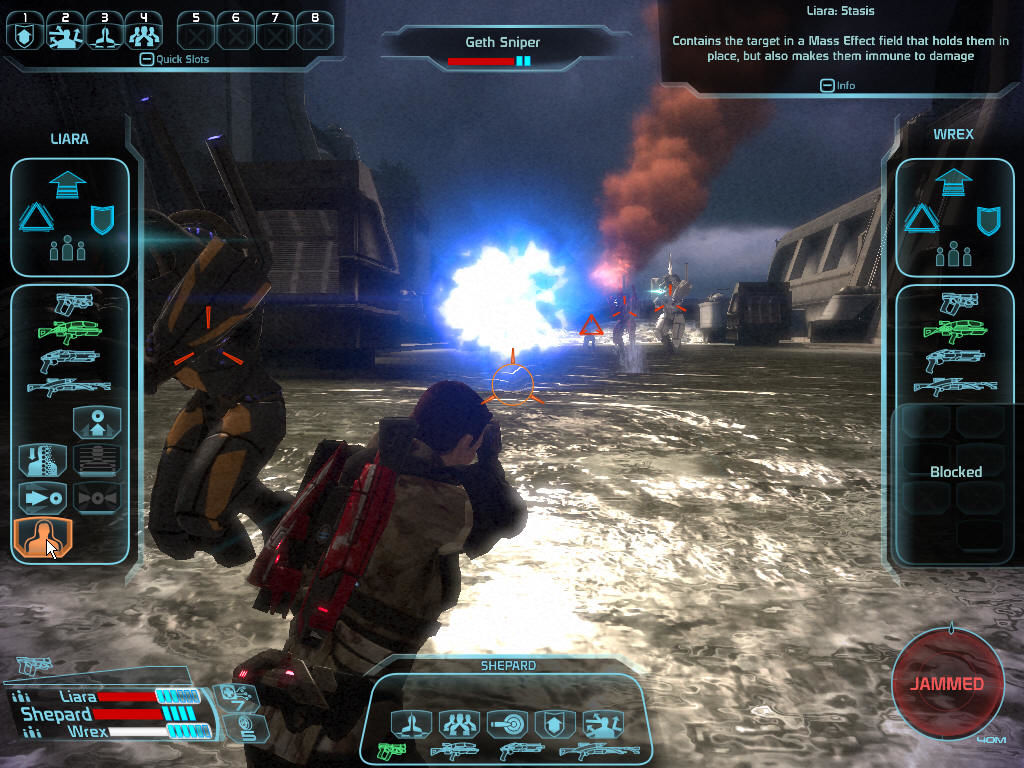Activate quick slot 1 shield ability
This screenshot has height=768, width=1024.
(25, 35)
